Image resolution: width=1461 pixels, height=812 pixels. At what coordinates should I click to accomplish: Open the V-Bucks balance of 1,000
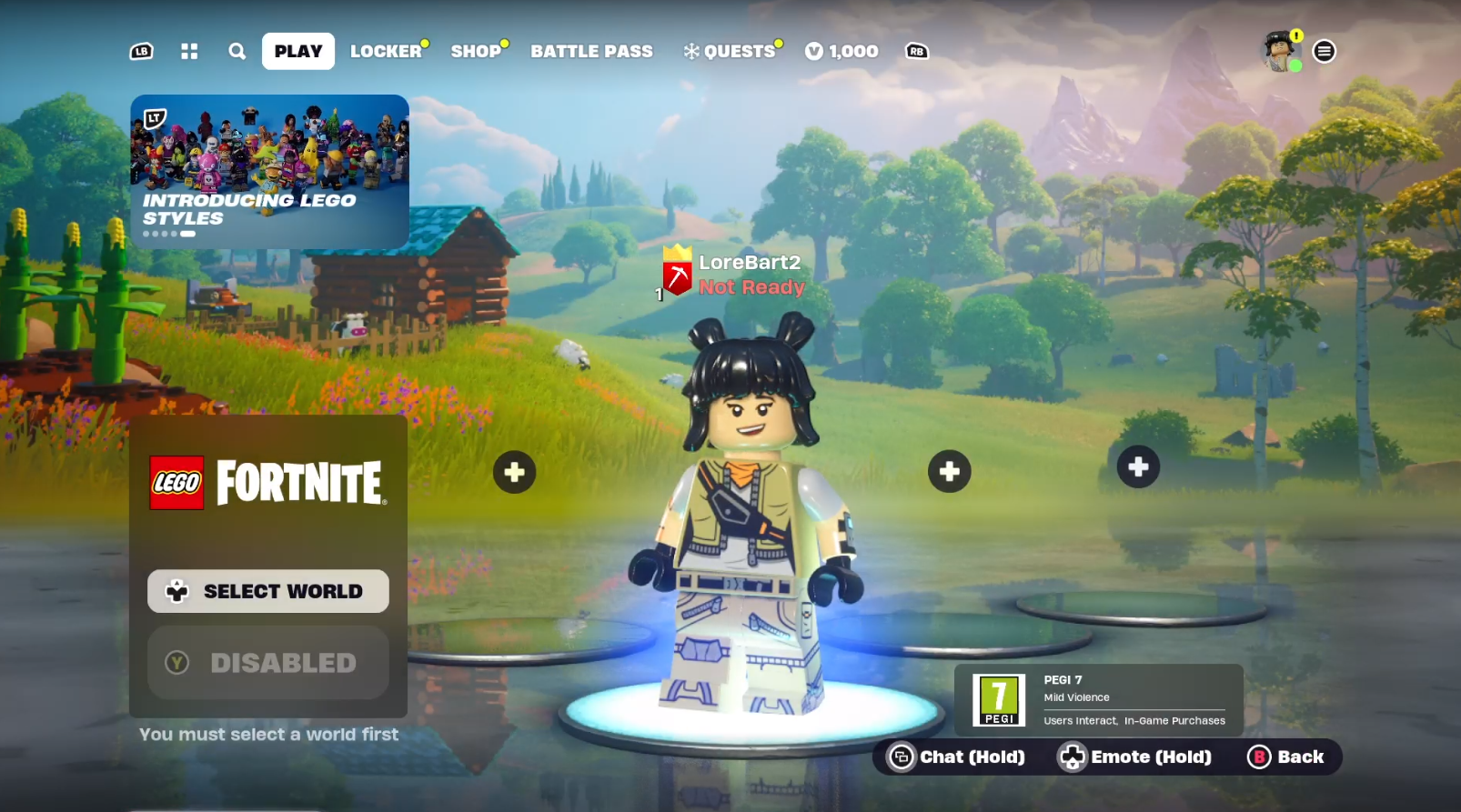point(842,52)
